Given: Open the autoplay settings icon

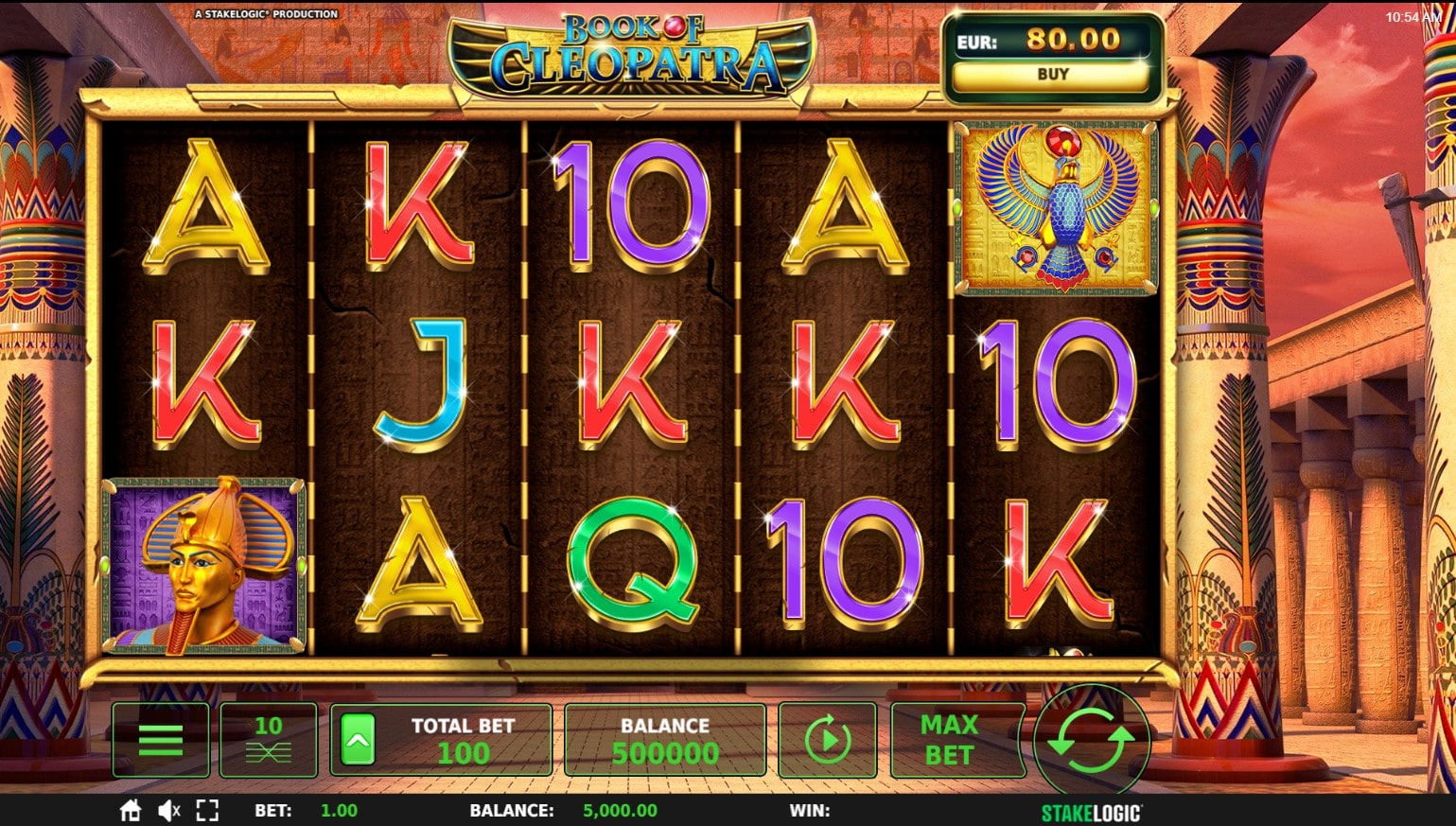Looking at the screenshot, I should click(827, 739).
